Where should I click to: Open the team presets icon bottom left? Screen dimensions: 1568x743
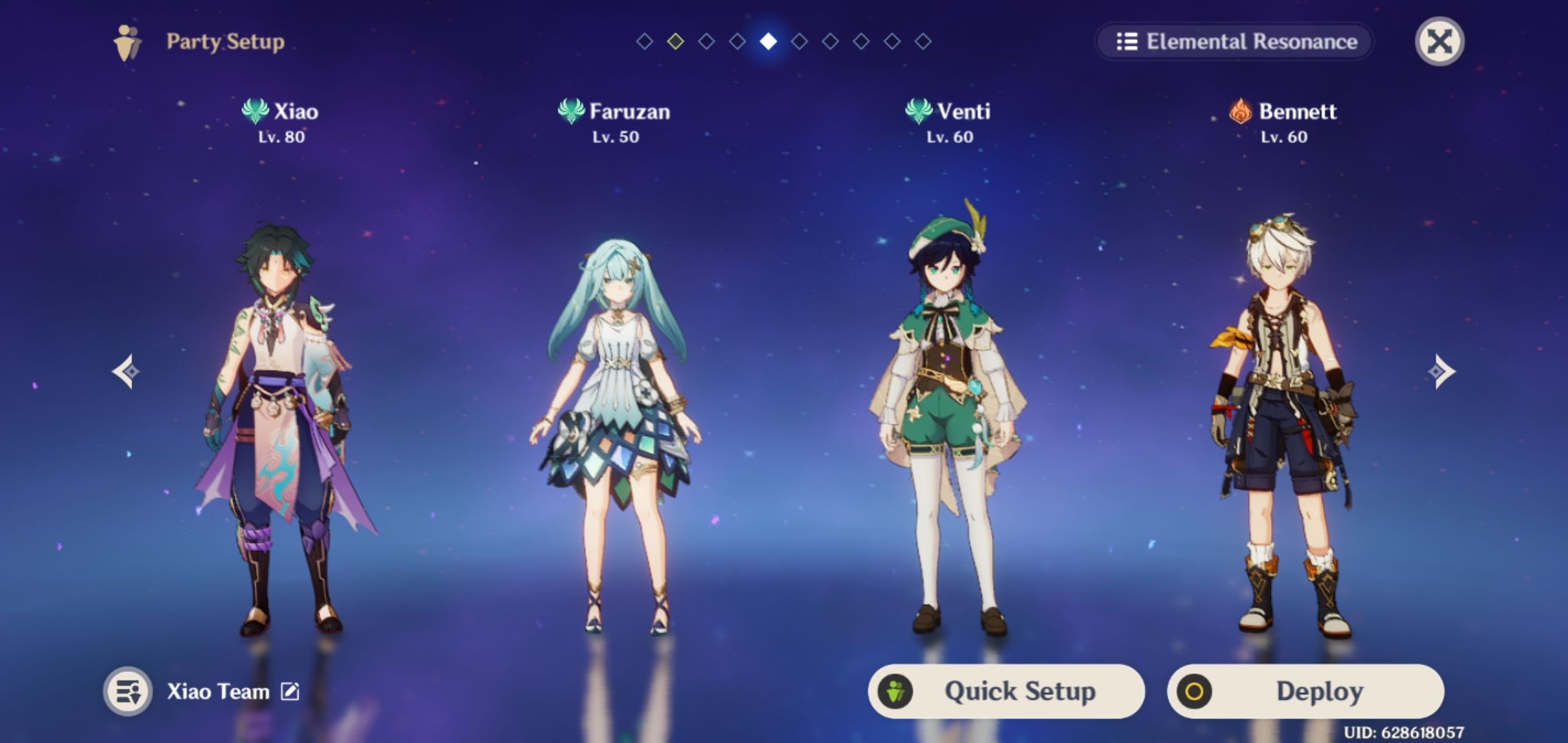click(129, 692)
